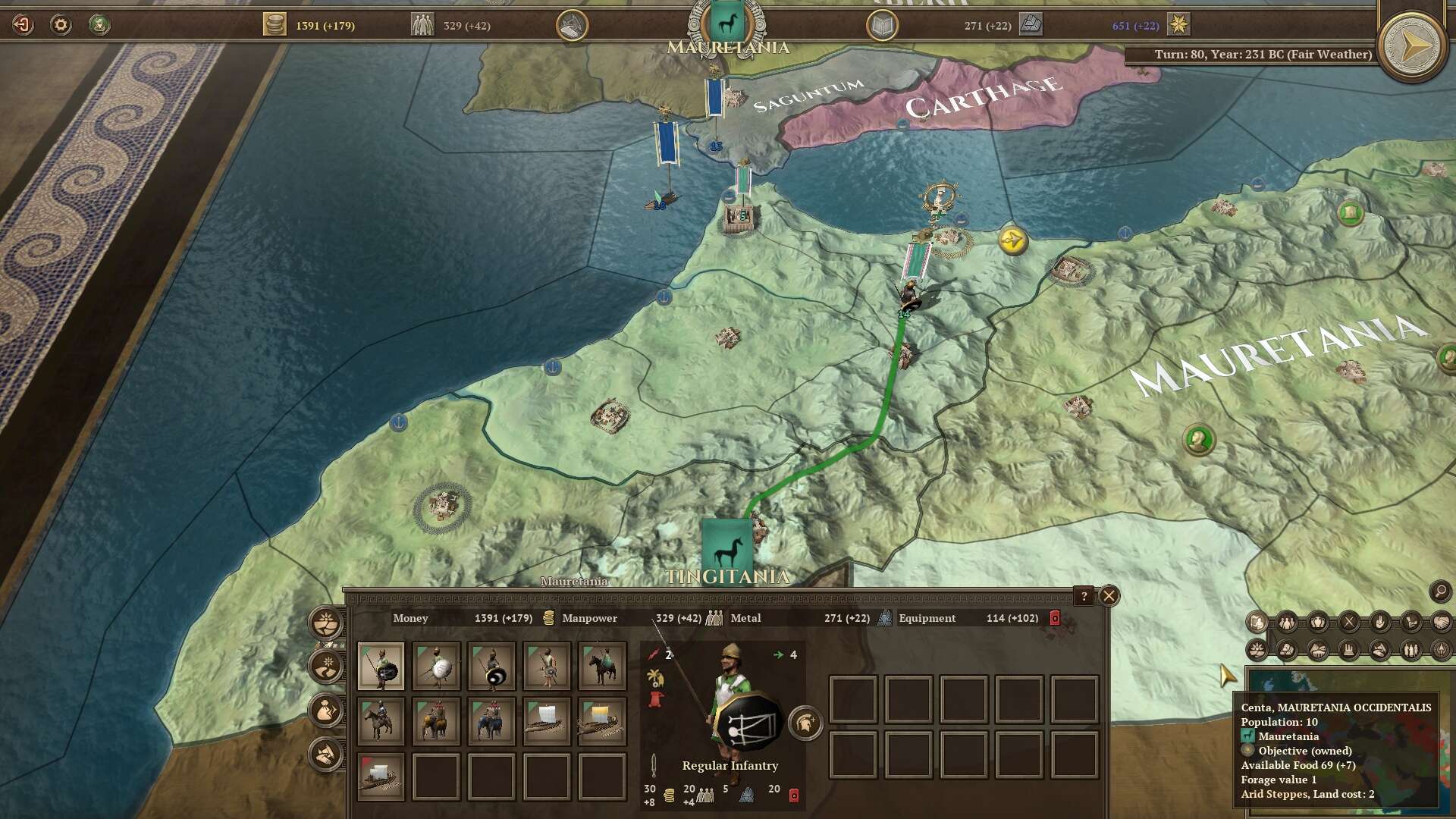1456x819 pixels.
Task: Open the settings gear menu
Action: point(61,25)
